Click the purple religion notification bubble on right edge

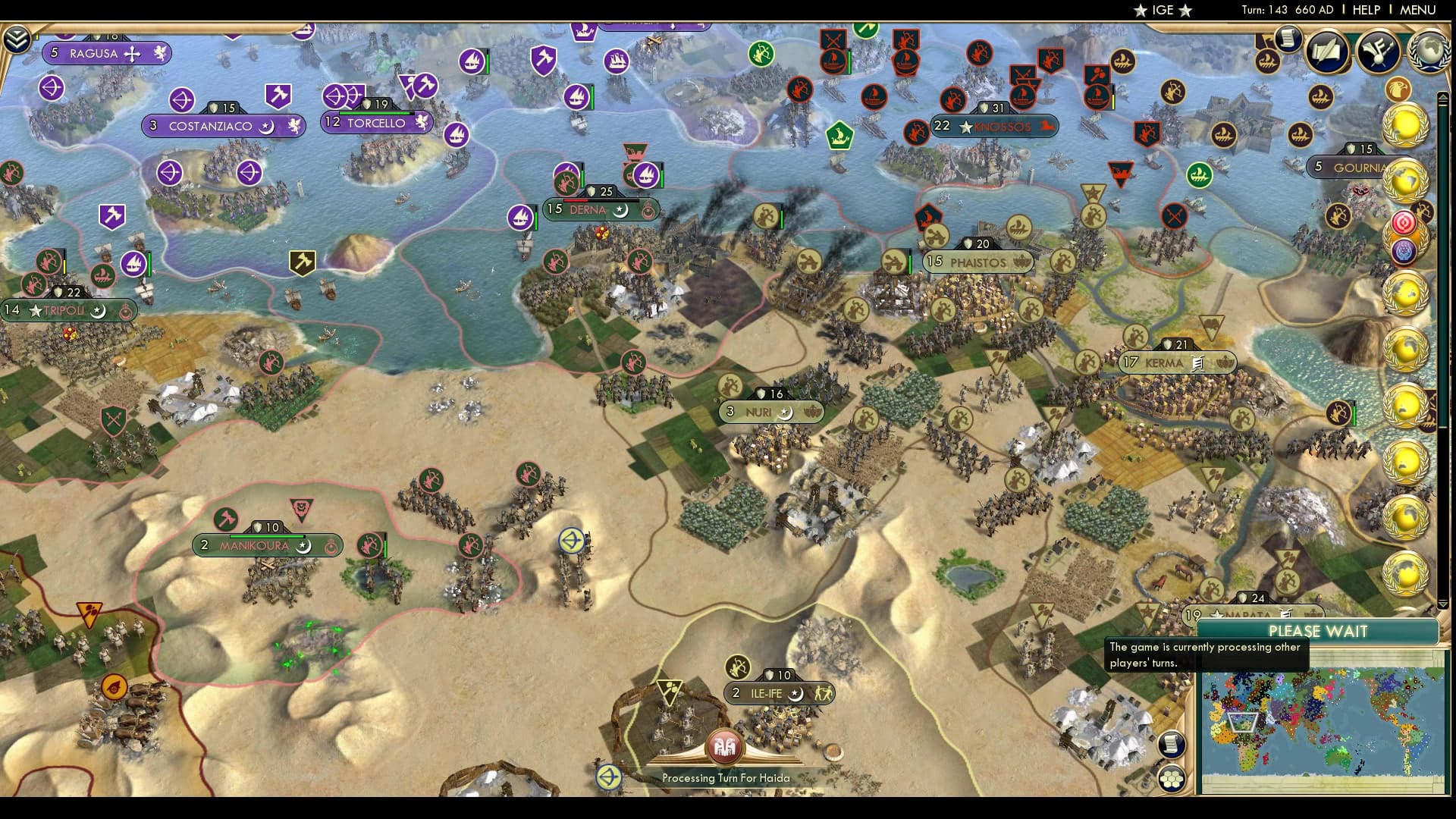[x=1404, y=251]
